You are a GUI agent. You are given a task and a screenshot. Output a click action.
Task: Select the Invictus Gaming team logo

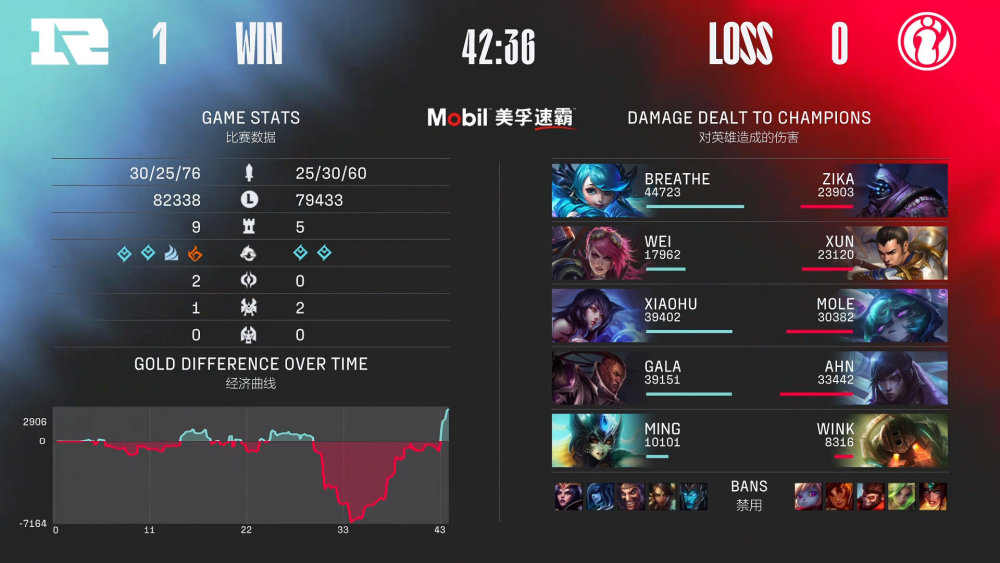(x=926, y=44)
